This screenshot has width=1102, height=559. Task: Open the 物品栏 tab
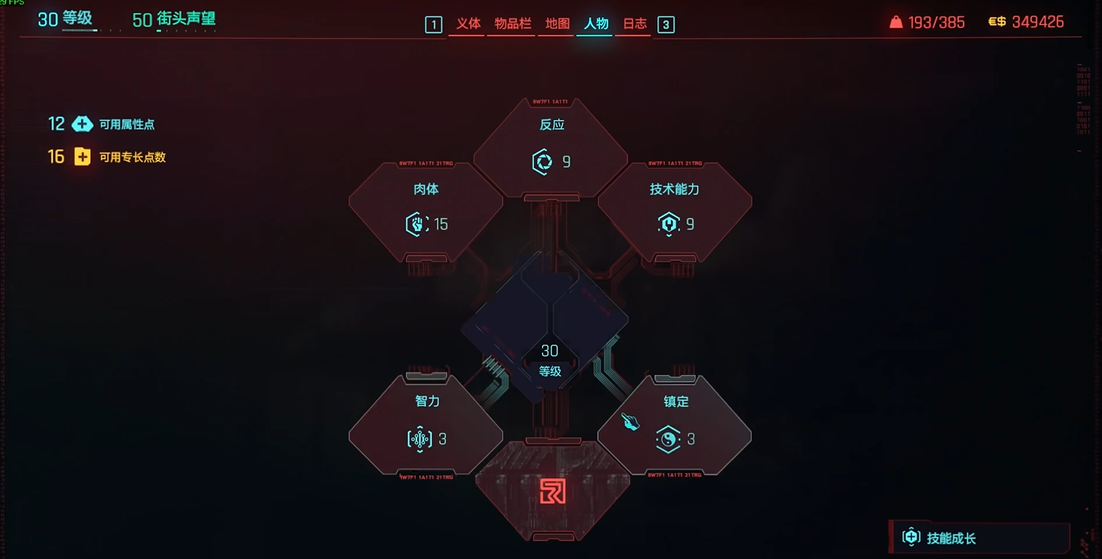click(513, 24)
